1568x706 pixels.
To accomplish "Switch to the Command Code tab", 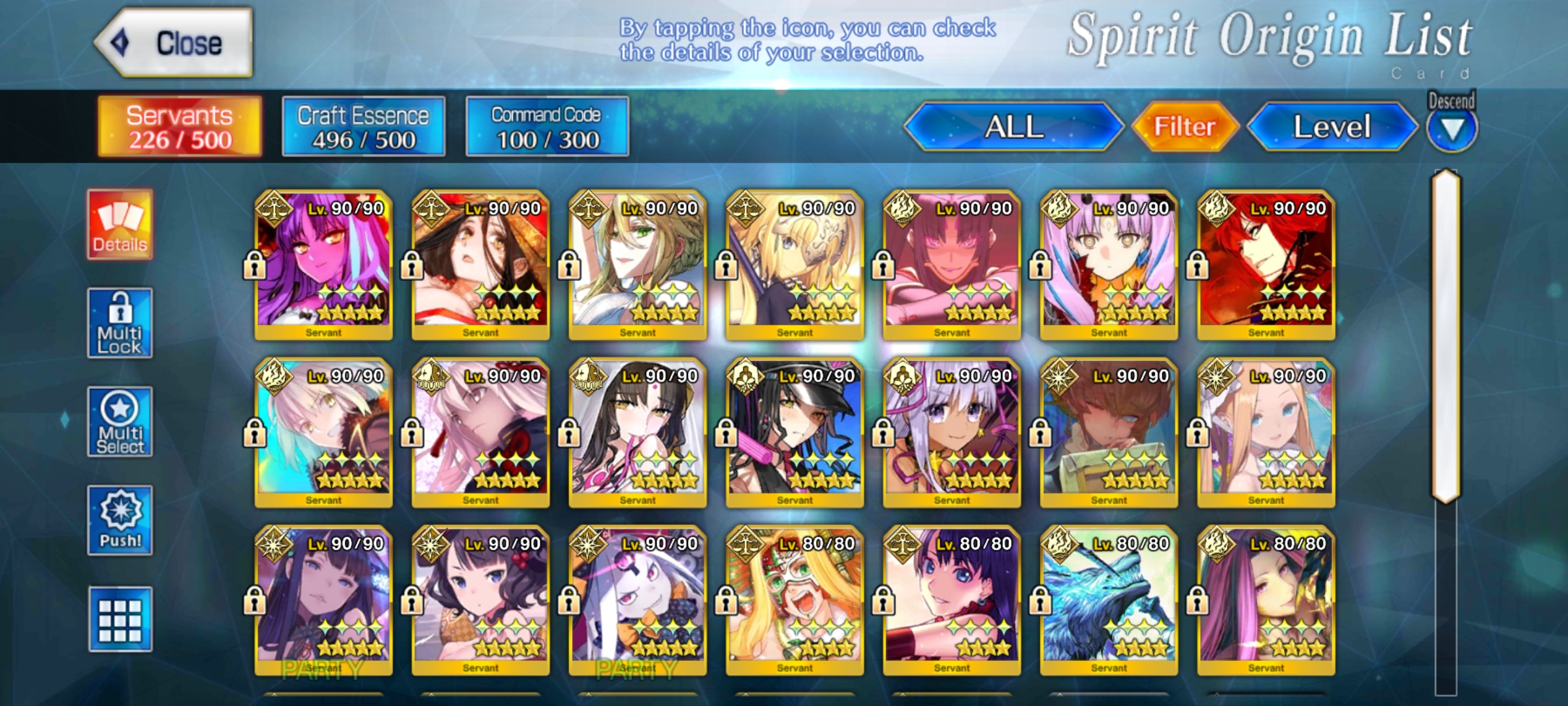I will click(x=547, y=127).
